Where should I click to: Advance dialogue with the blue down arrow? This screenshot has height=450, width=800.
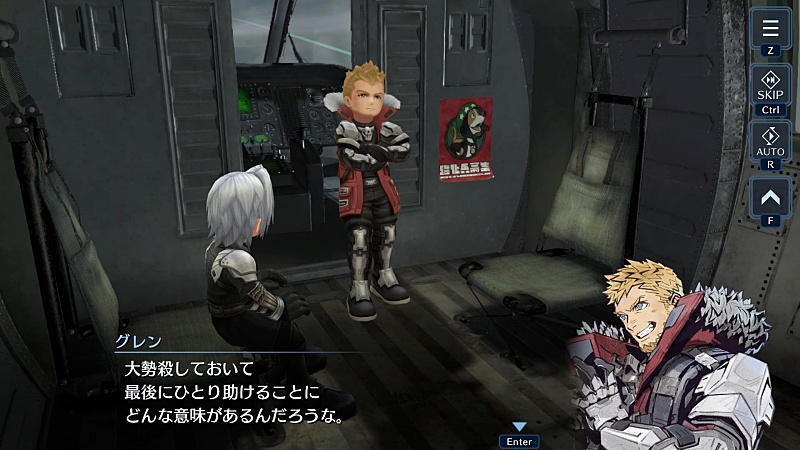coord(519,427)
